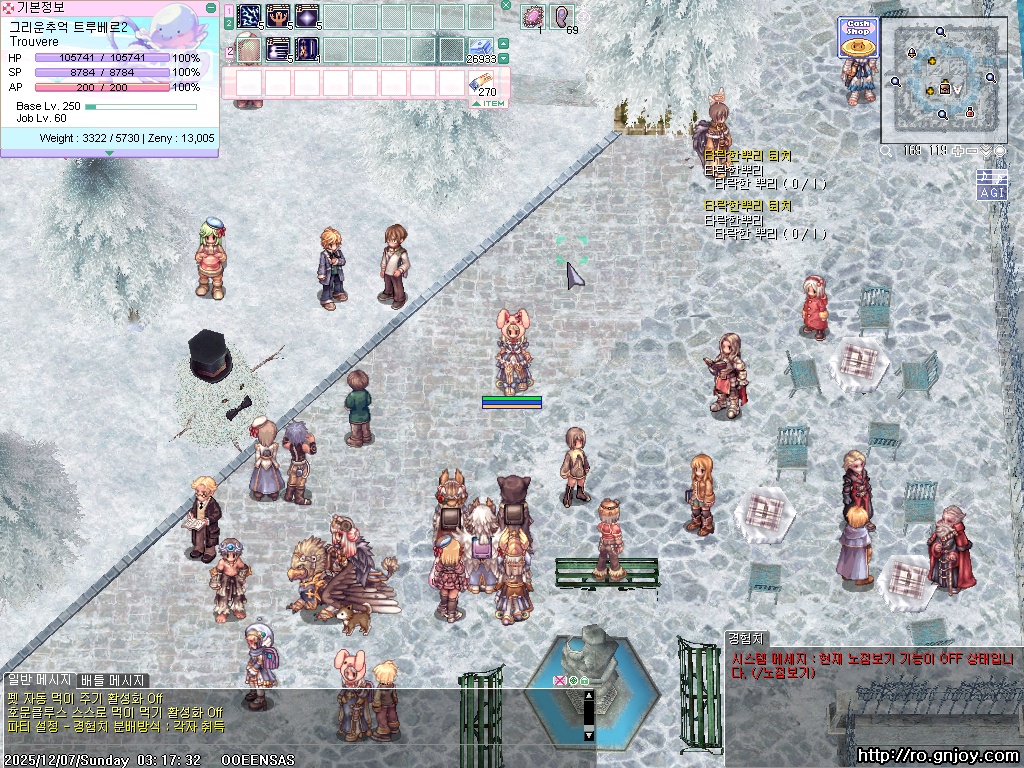Minimize the 기본정보 basic info window
Image resolution: width=1024 pixels, height=768 pixels.
click(x=211, y=7)
